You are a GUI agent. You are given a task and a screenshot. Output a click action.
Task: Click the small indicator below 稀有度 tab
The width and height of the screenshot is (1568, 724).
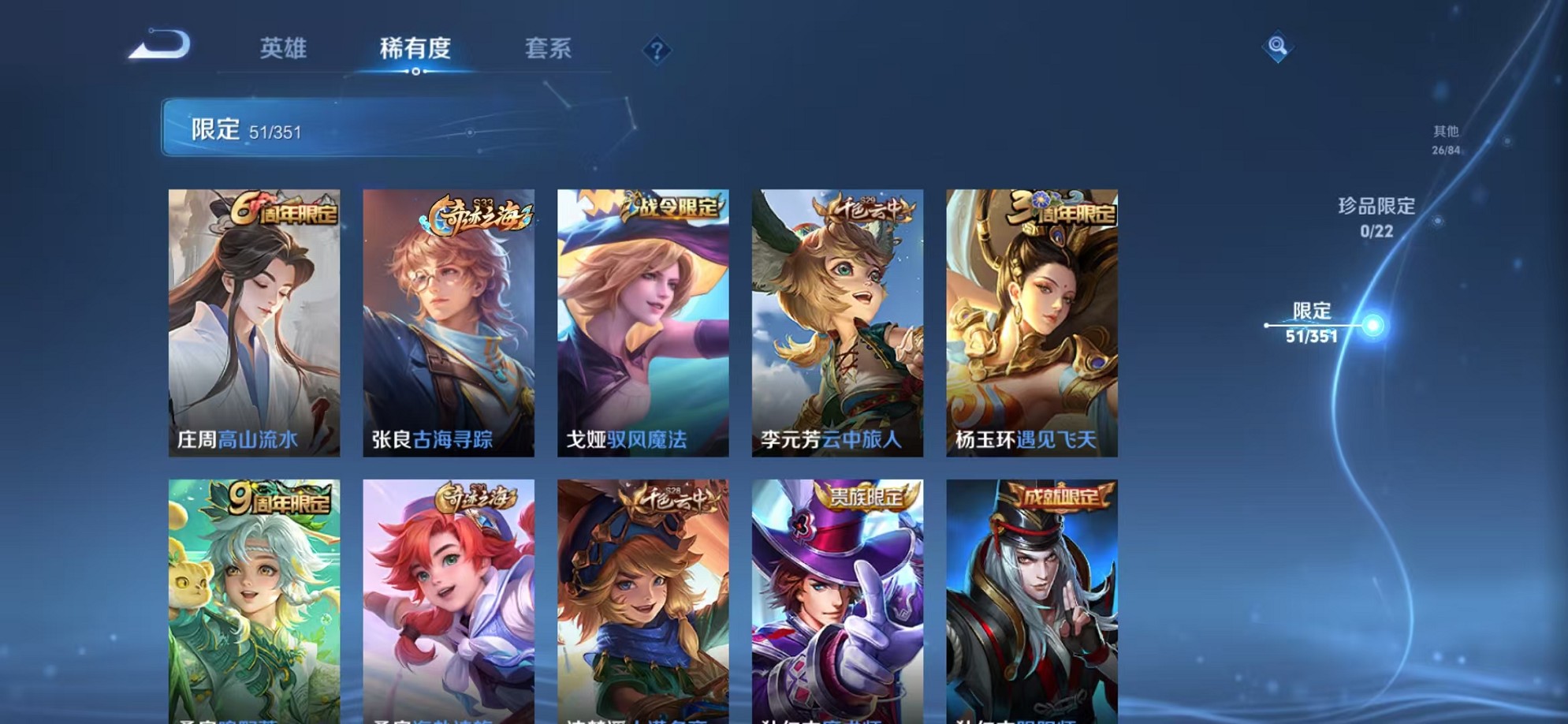point(415,73)
